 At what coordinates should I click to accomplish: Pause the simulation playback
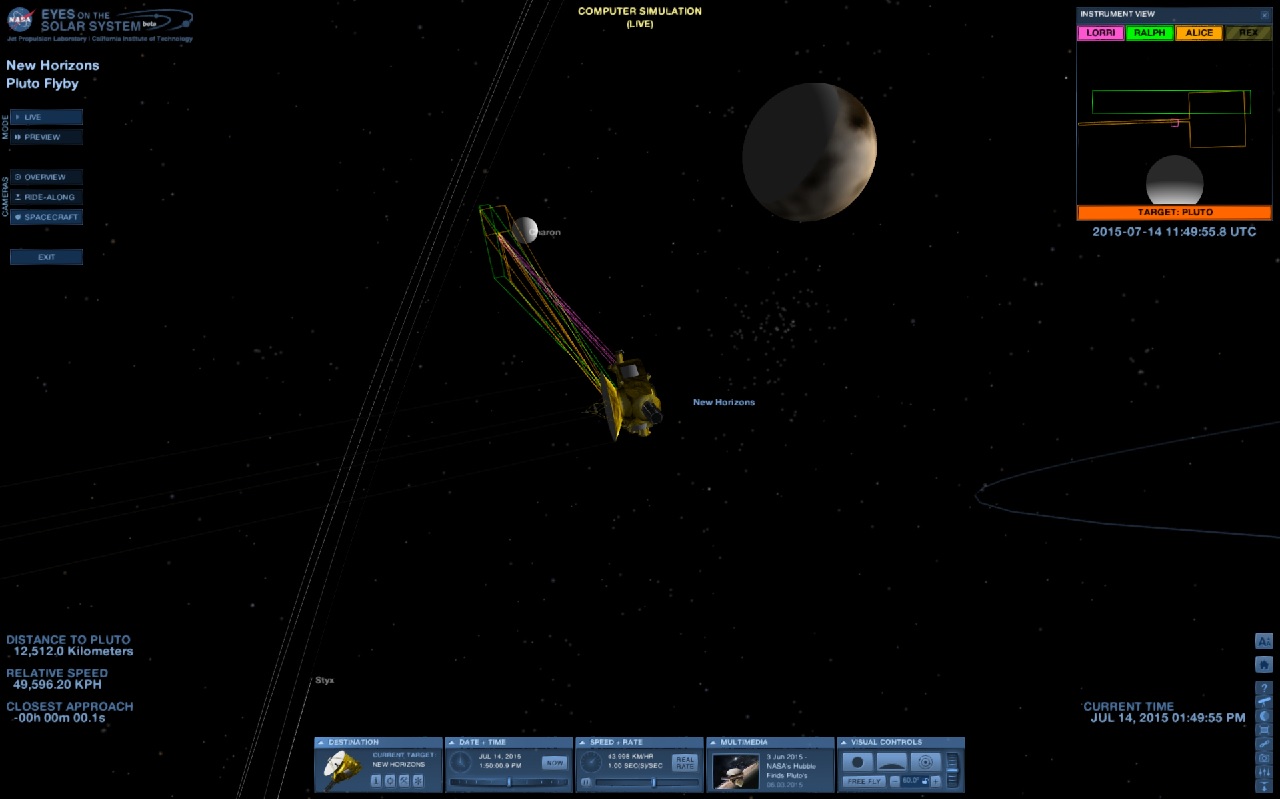[x=585, y=782]
